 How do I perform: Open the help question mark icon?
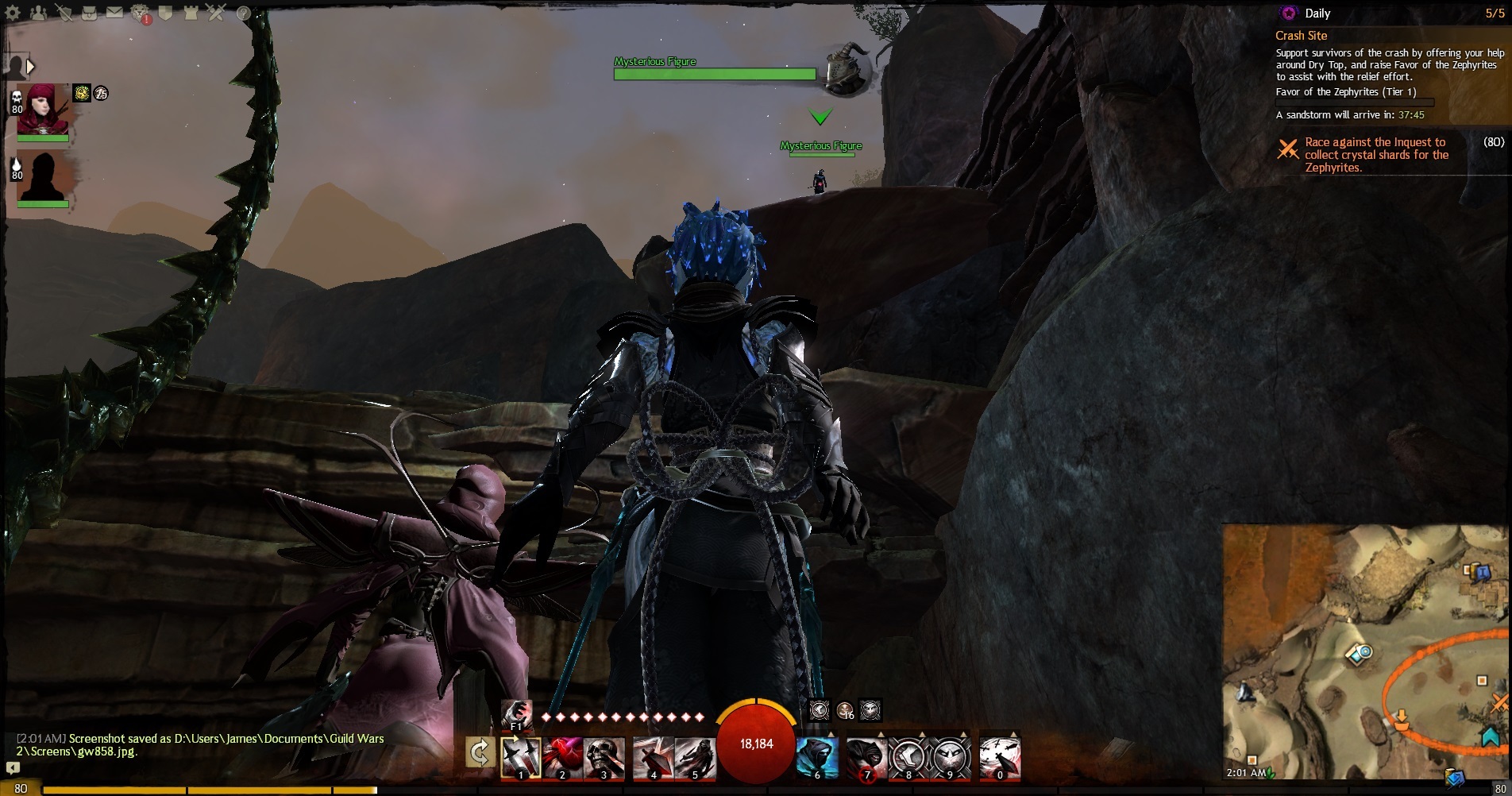tap(243, 13)
